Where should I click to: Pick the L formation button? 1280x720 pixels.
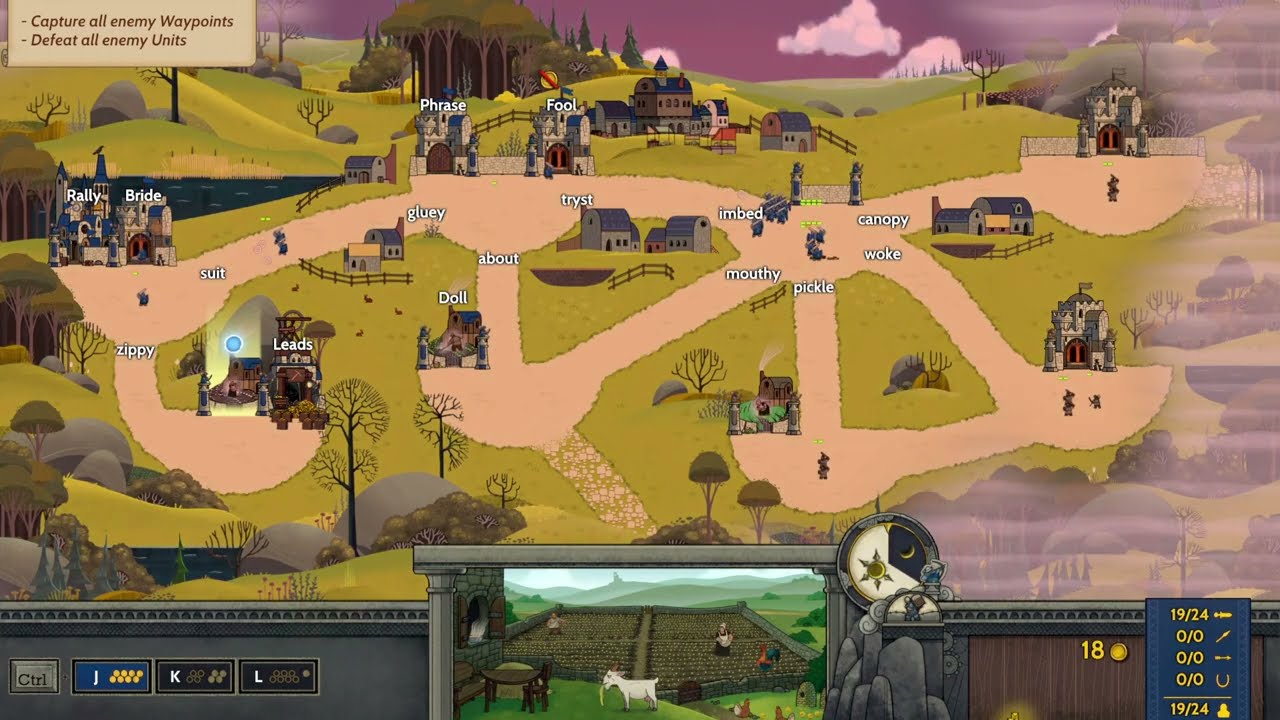coord(277,677)
